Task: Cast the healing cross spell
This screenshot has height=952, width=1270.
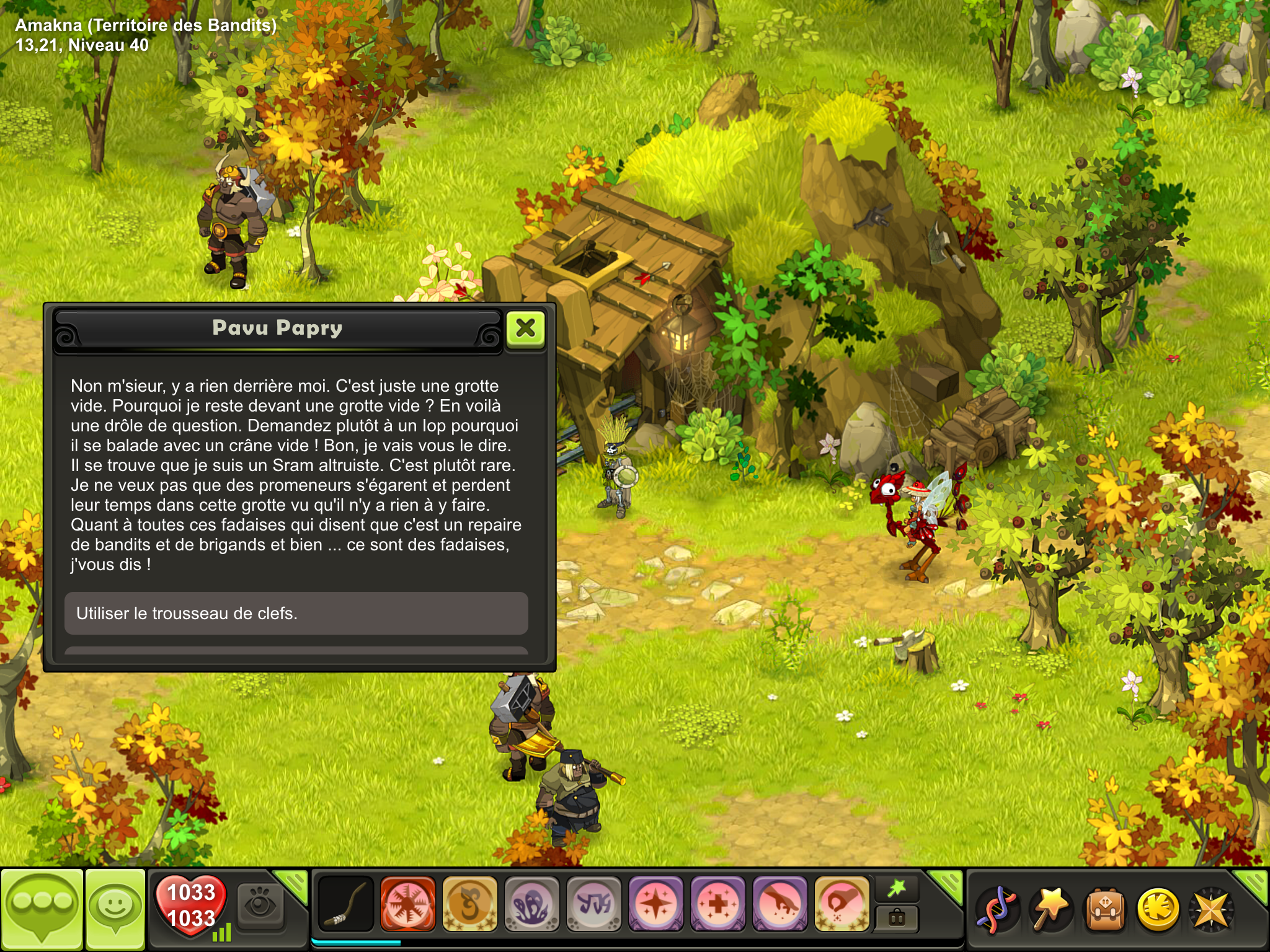Action: tap(717, 904)
